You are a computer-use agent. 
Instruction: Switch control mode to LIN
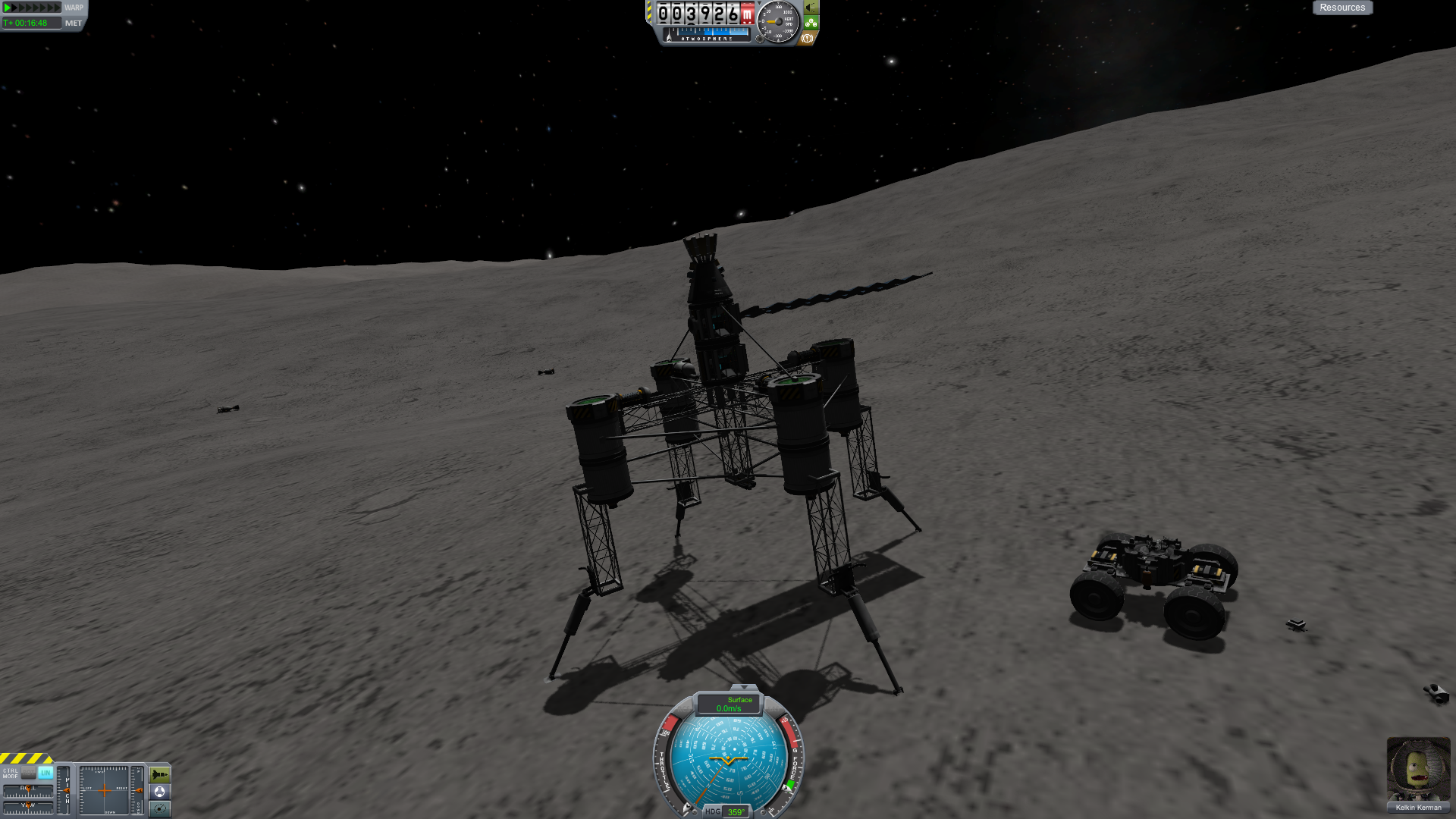45,773
